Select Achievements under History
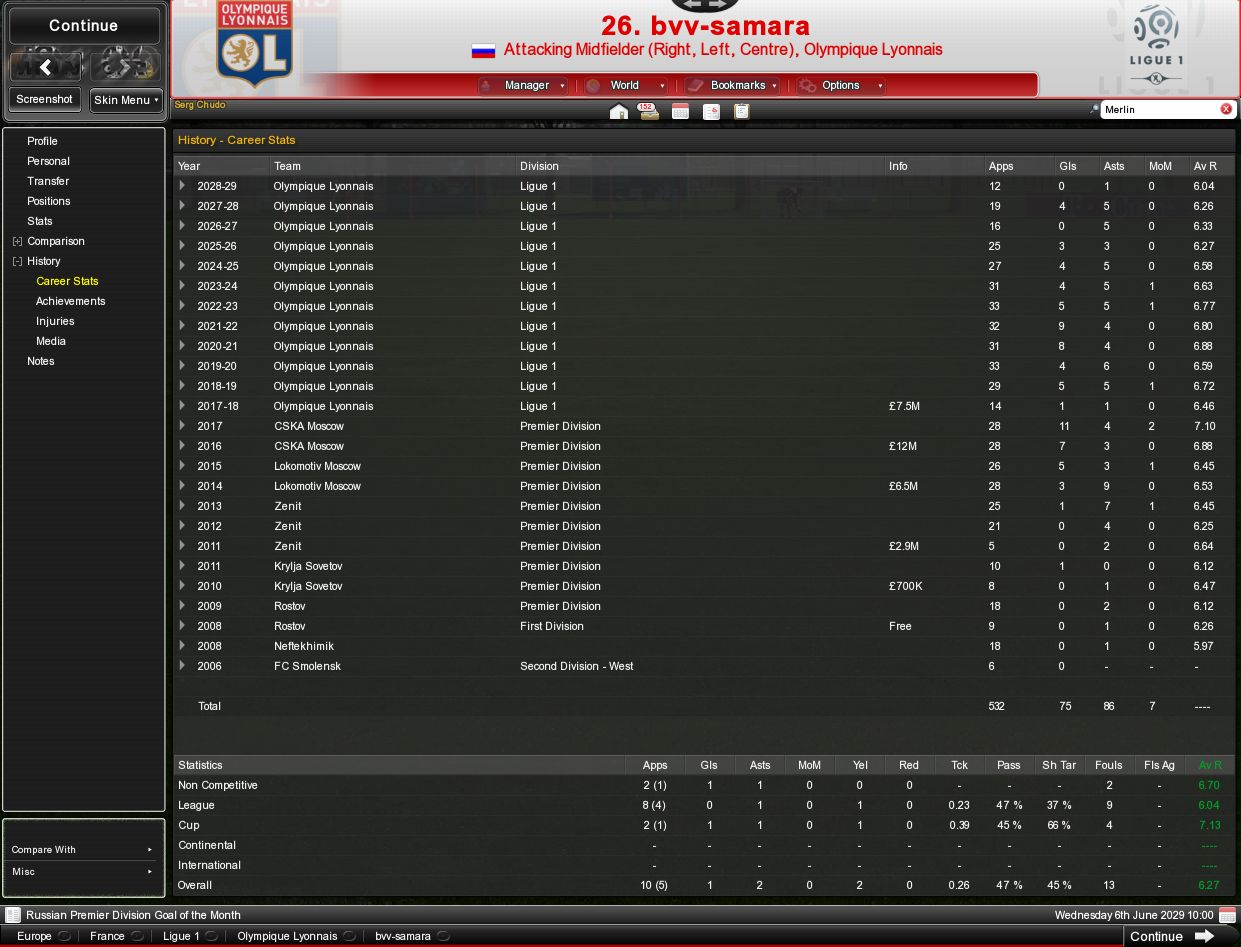1241x947 pixels. coord(70,301)
